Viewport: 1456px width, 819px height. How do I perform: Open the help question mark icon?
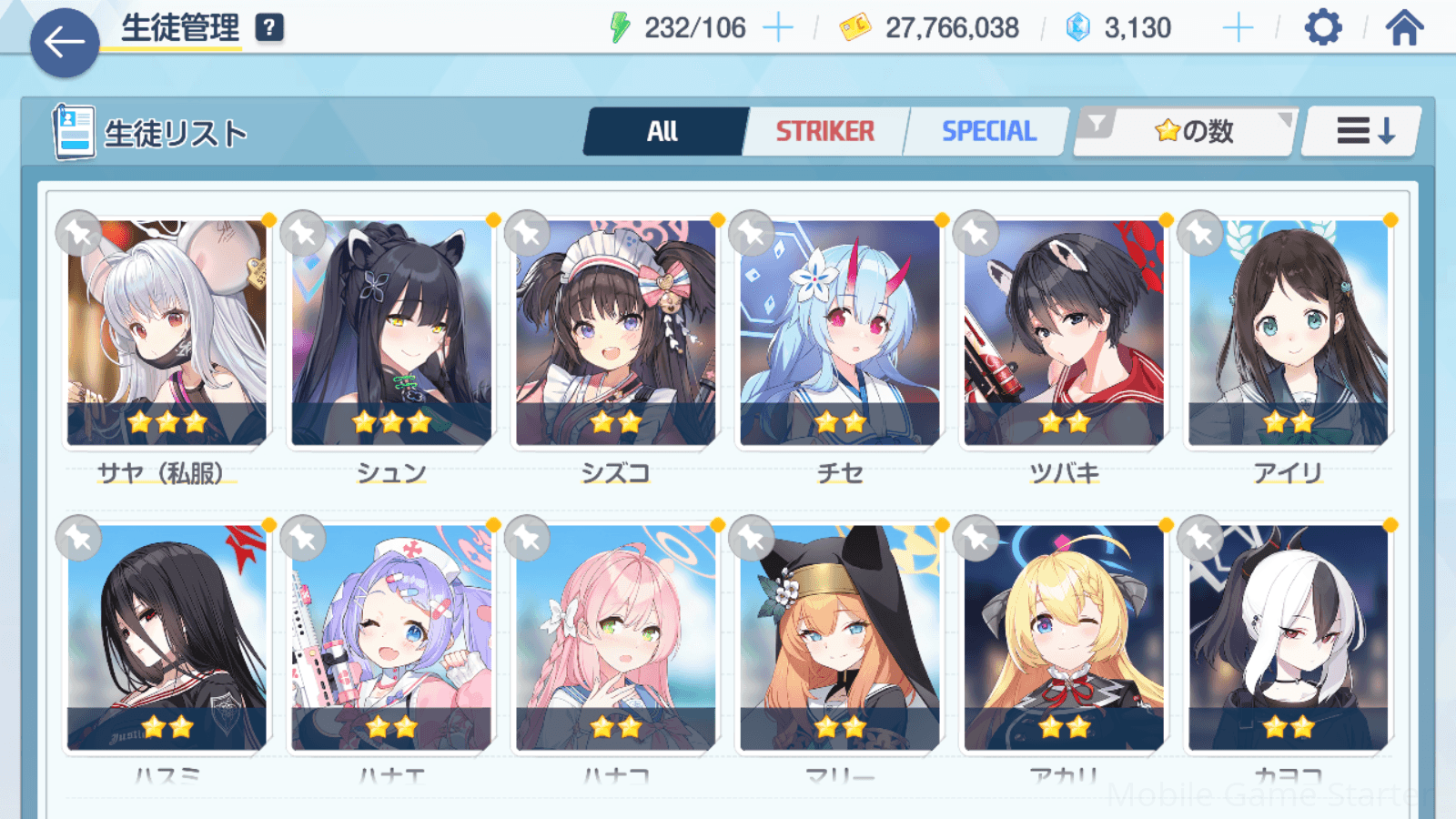269,28
